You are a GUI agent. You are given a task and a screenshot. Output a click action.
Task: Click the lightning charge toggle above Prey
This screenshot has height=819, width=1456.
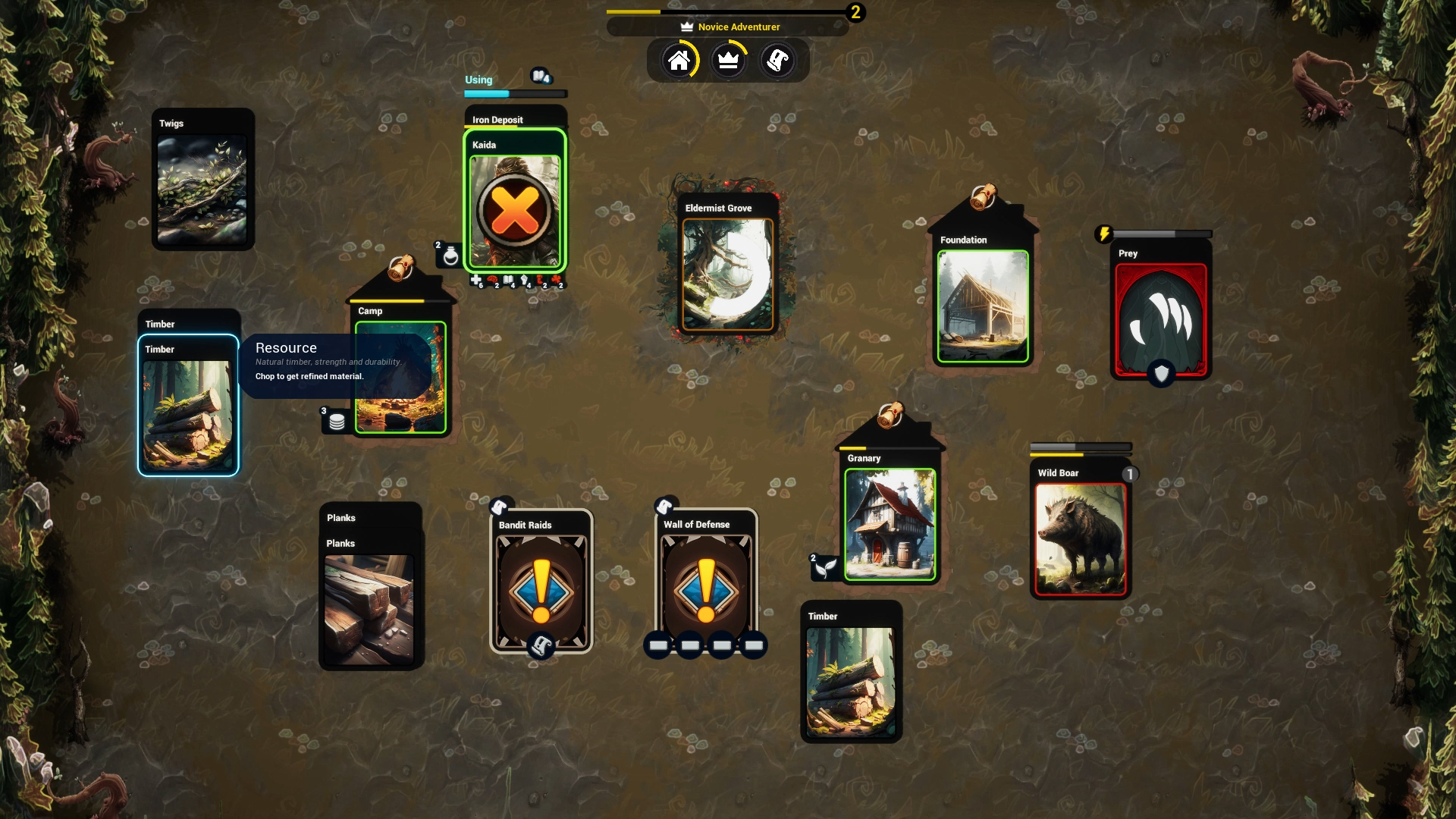click(x=1105, y=233)
